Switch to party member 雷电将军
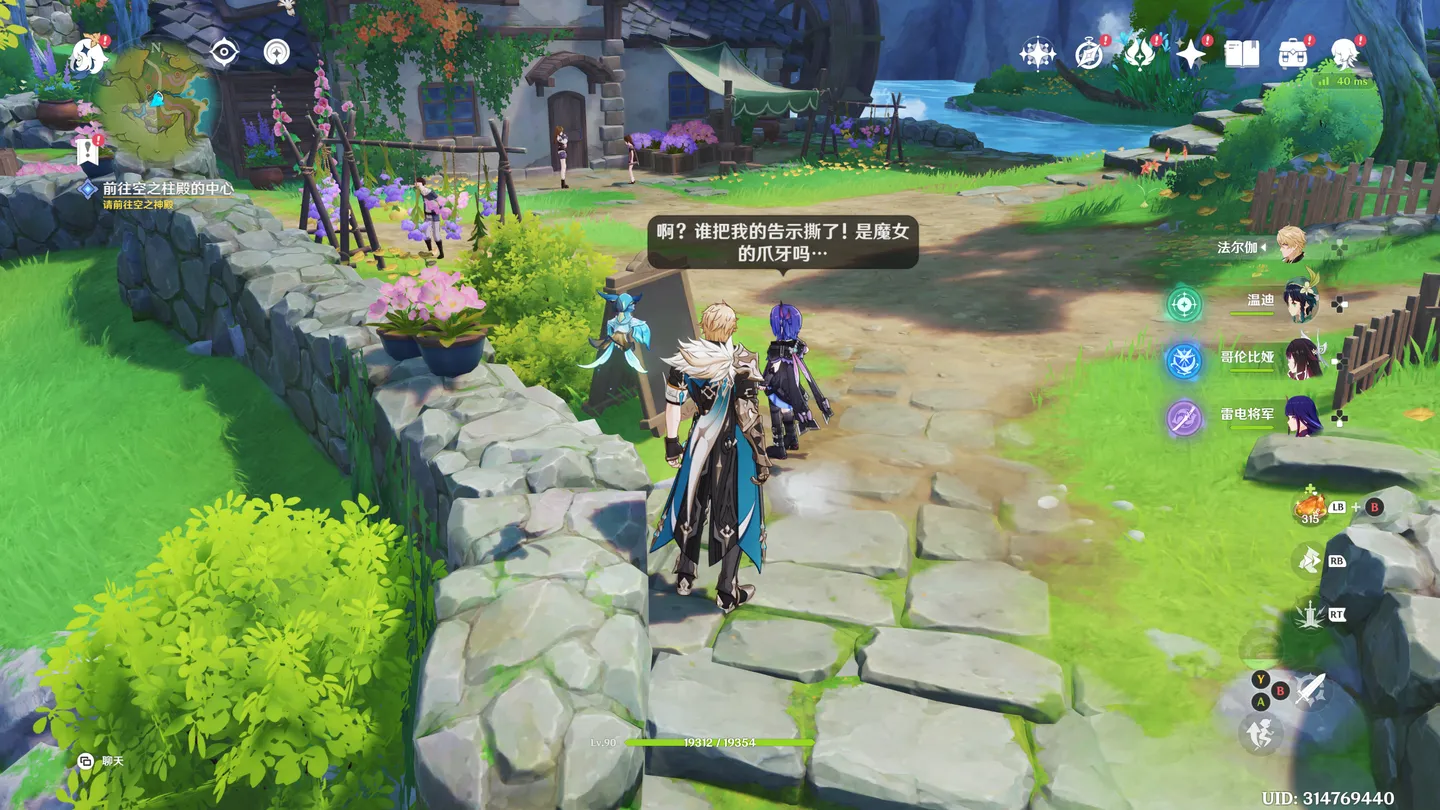The image size is (1440, 810). 1302,417
